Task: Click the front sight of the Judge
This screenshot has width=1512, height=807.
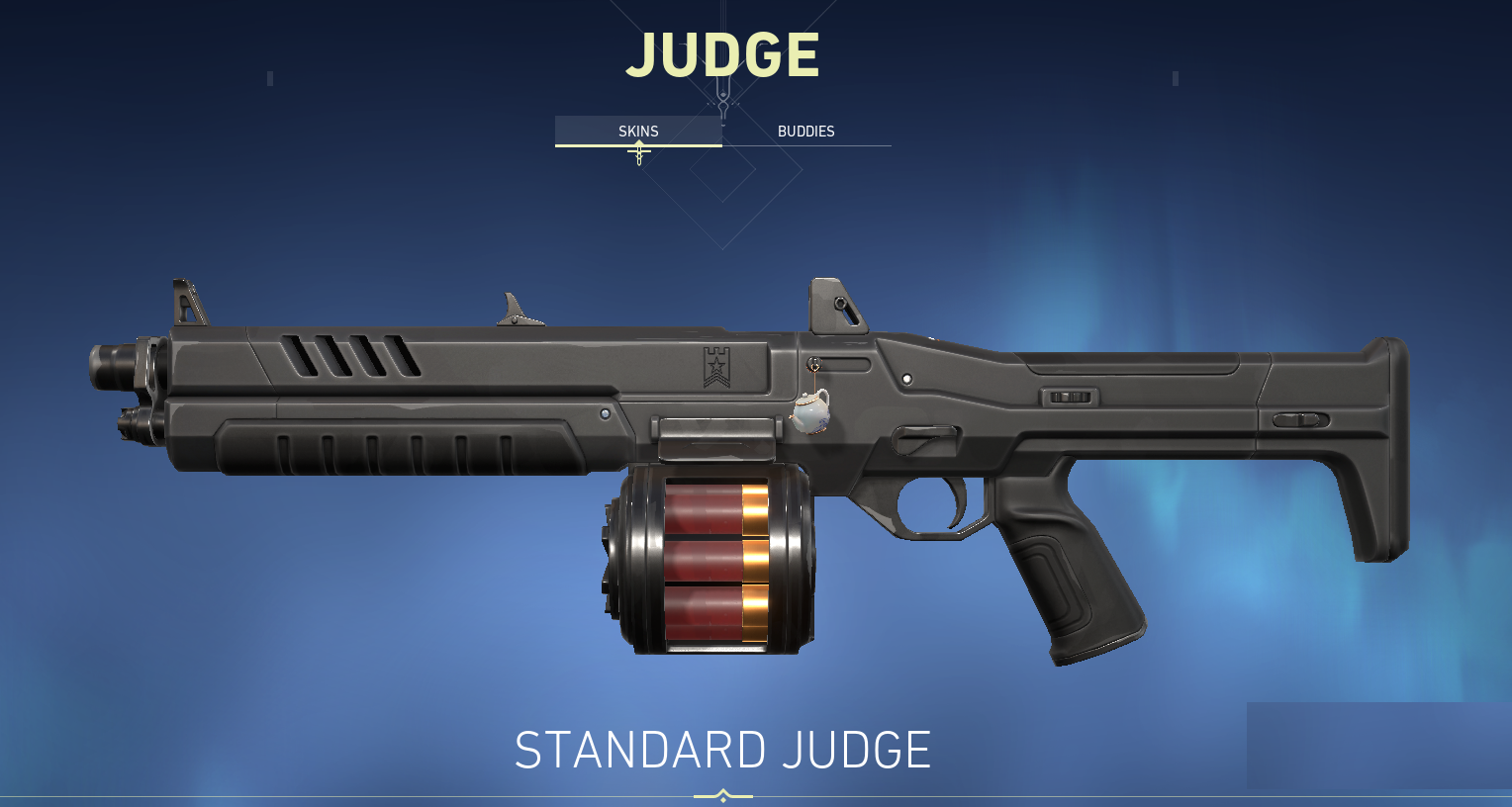Action: click(183, 302)
